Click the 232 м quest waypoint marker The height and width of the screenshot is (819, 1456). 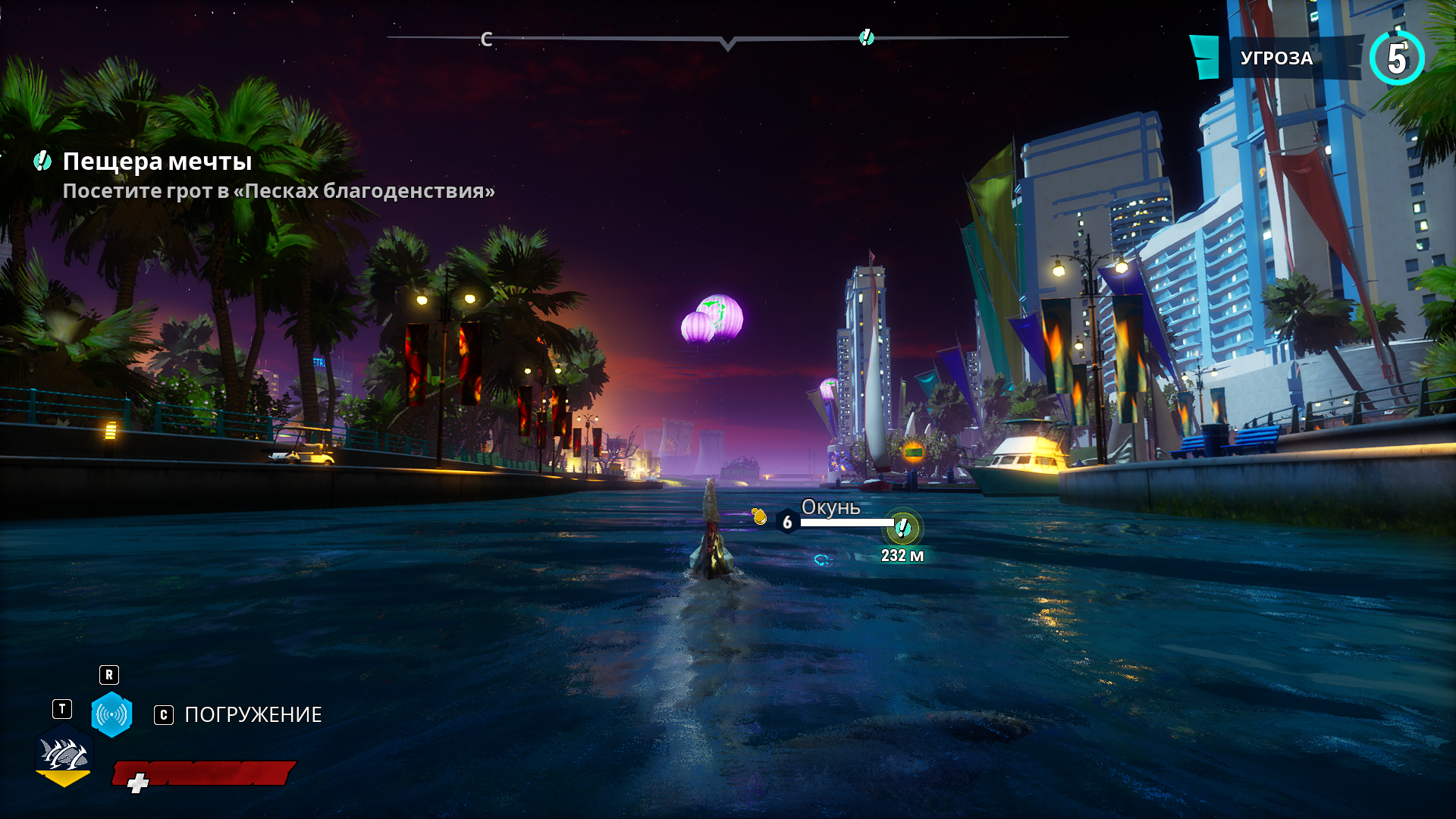pyautogui.click(x=902, y=528)
